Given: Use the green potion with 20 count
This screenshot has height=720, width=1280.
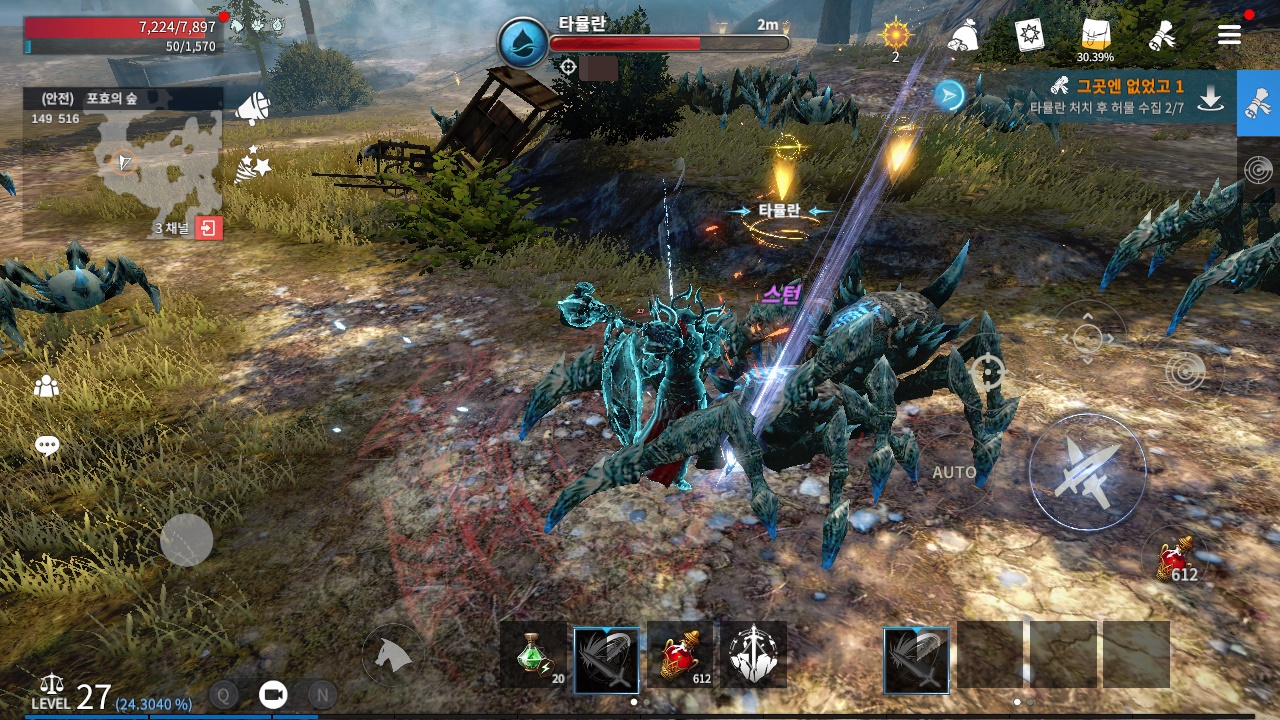Looking at the screenshot, I should (534, 656).
